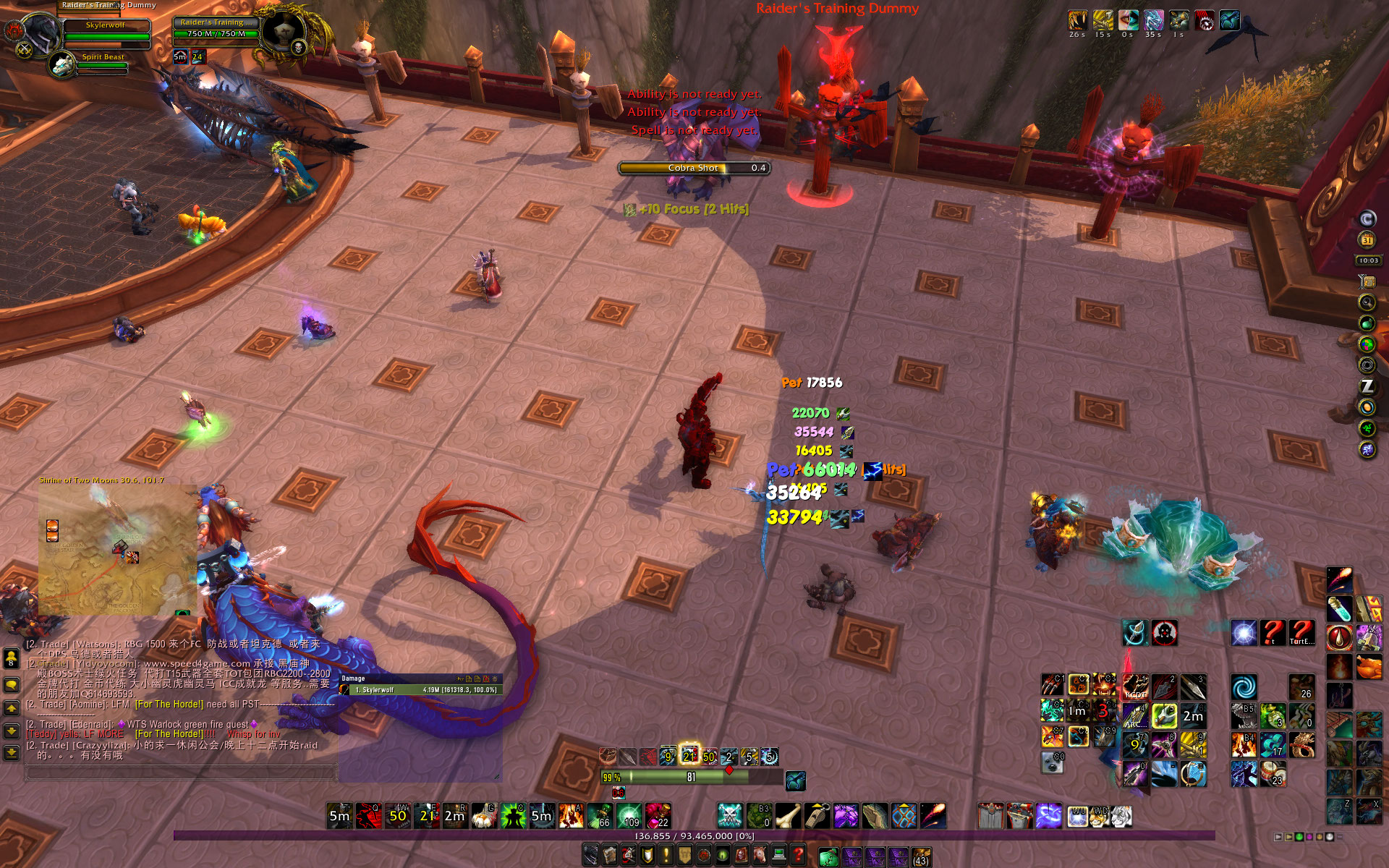The width and height of the screenshot is (1389, 868).
Task: Open the Shrine of Two Moons map
Action: (x=117, y=550)
